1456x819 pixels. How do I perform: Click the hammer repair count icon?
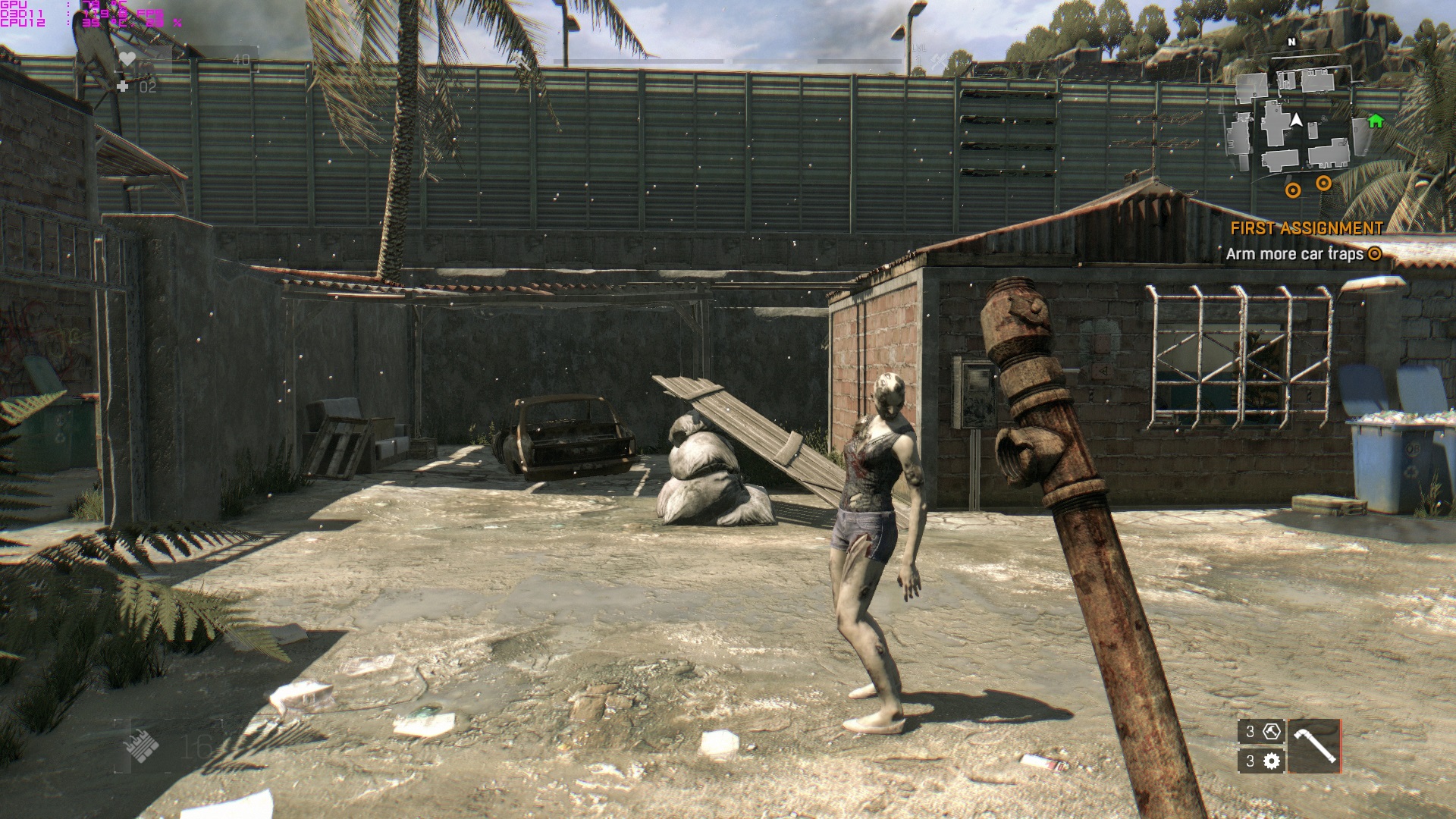pos(1272,731)
